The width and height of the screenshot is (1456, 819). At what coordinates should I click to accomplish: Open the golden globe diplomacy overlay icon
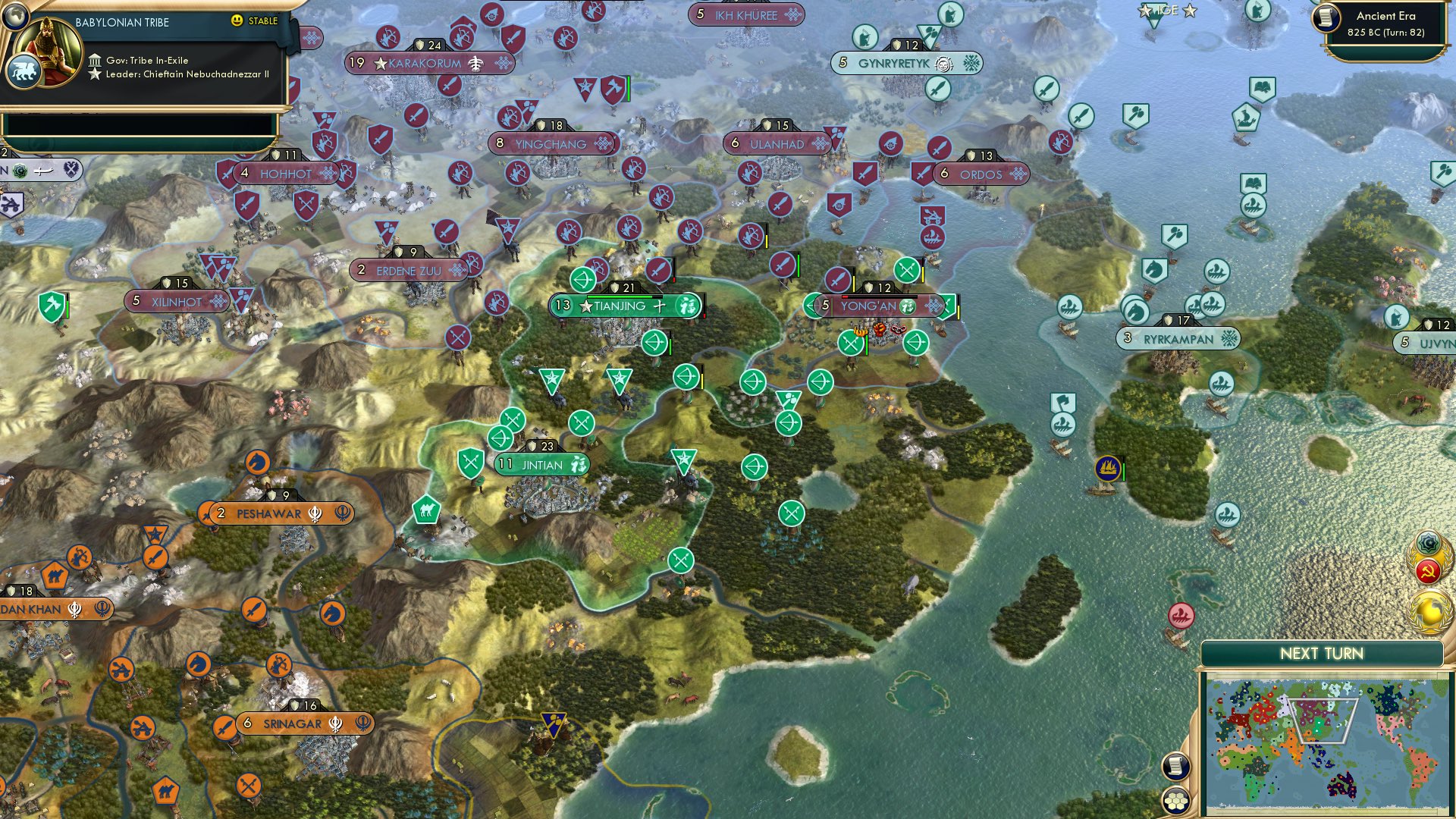1429,606
